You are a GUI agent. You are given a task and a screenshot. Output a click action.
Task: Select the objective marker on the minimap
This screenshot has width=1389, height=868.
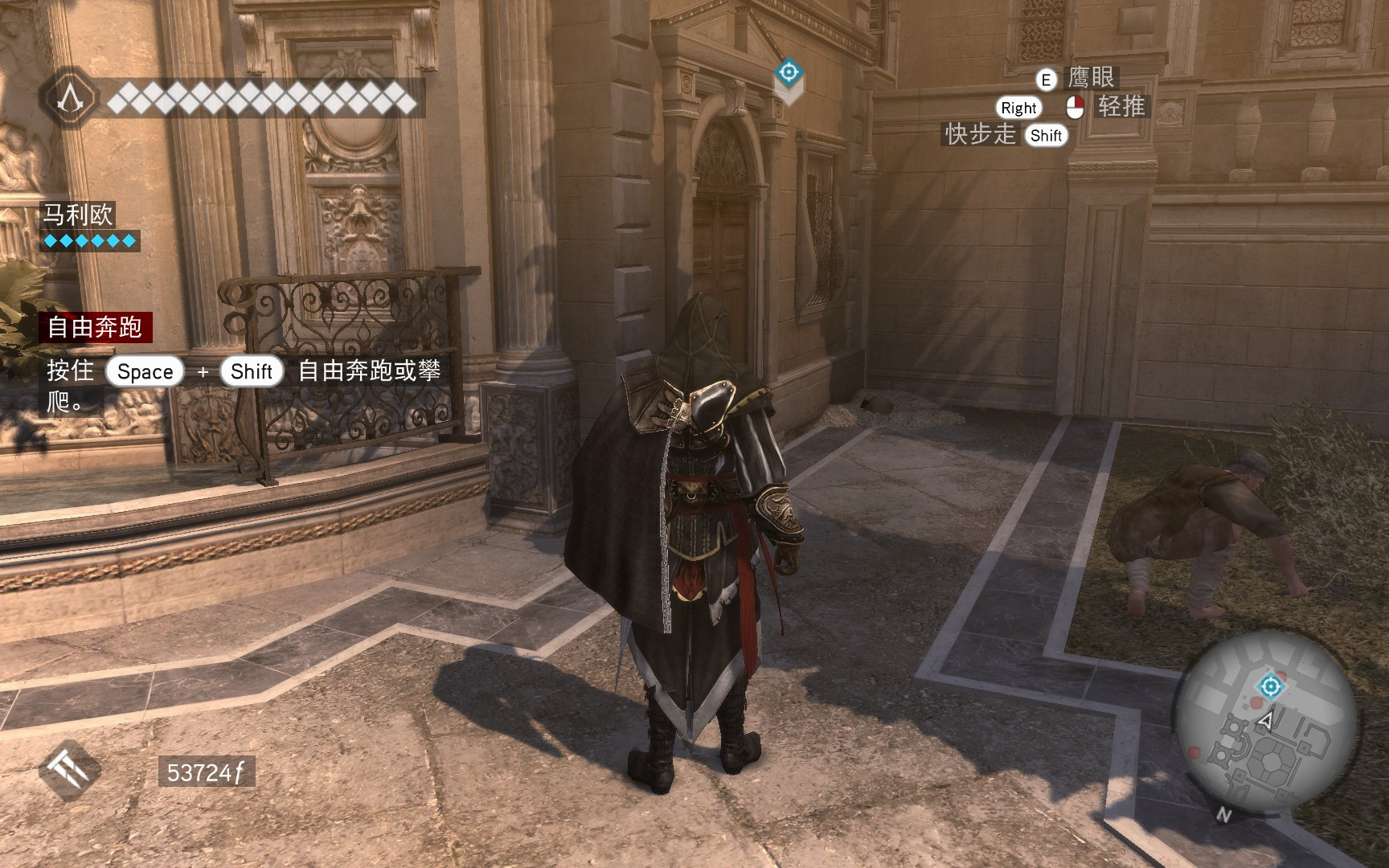coord(1270,686)
